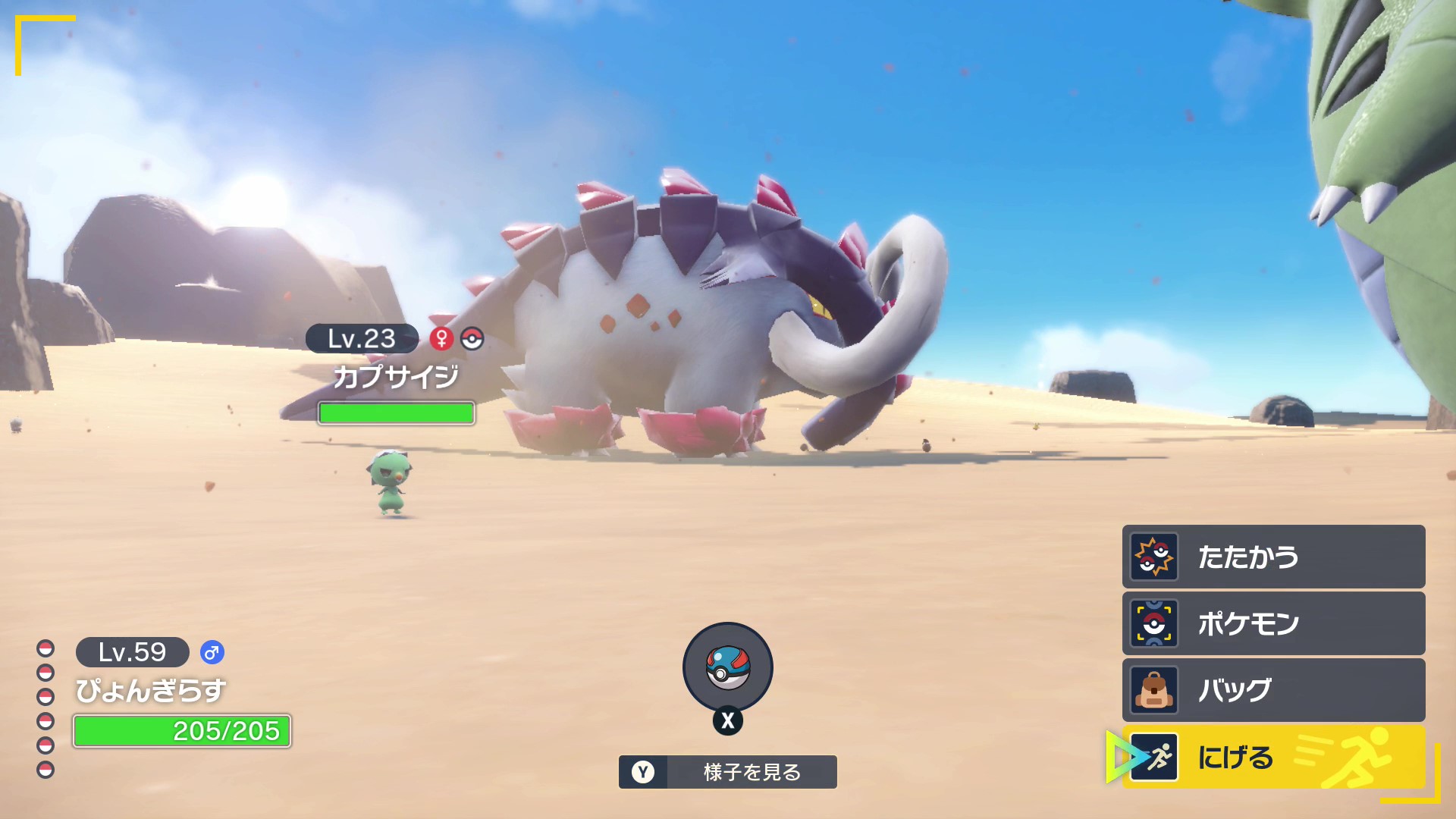Select にげる to run from battle
The height and width of the screenshot is (819, 1456).
tap(1273, 757)
